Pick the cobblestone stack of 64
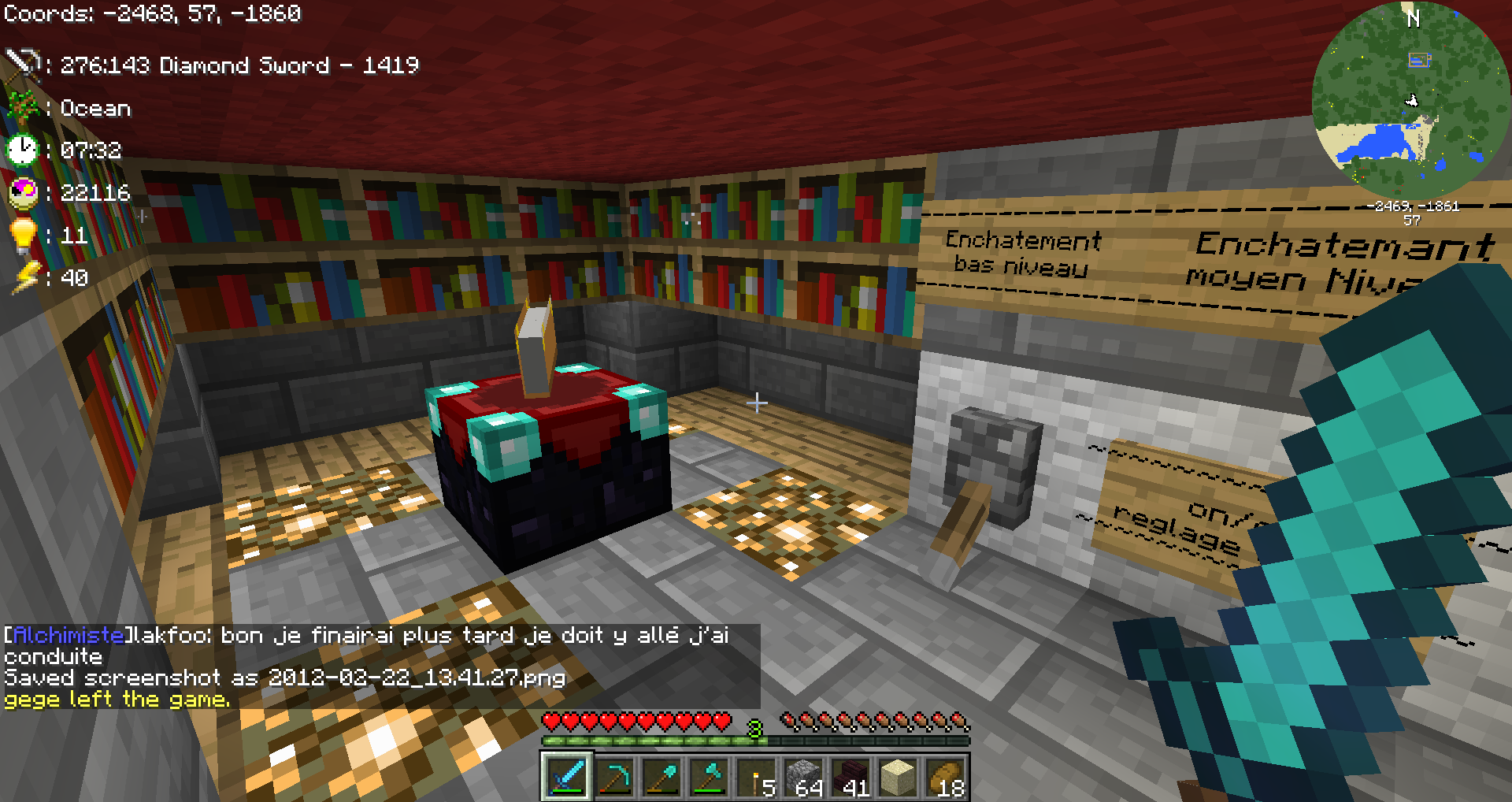Screen dimensions: 1512x802 pyautogui.click(x=803, y=777)
